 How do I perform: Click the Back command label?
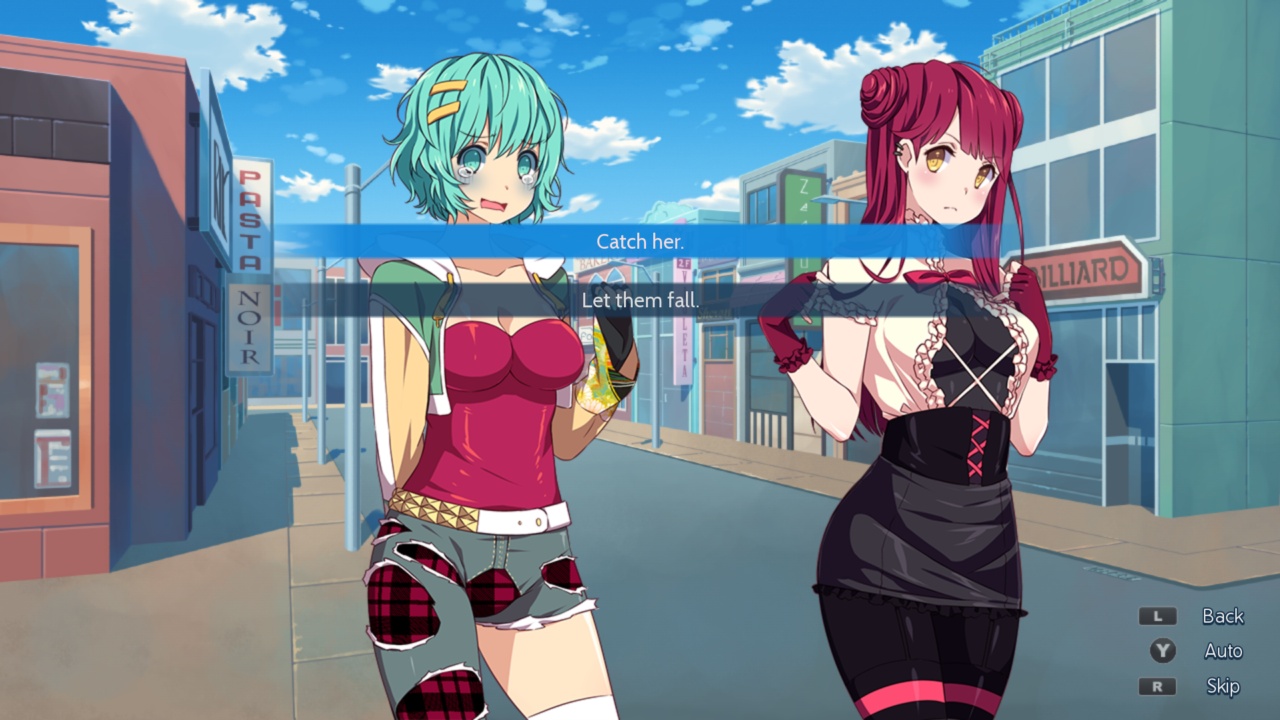click(x=1222, y=616)
